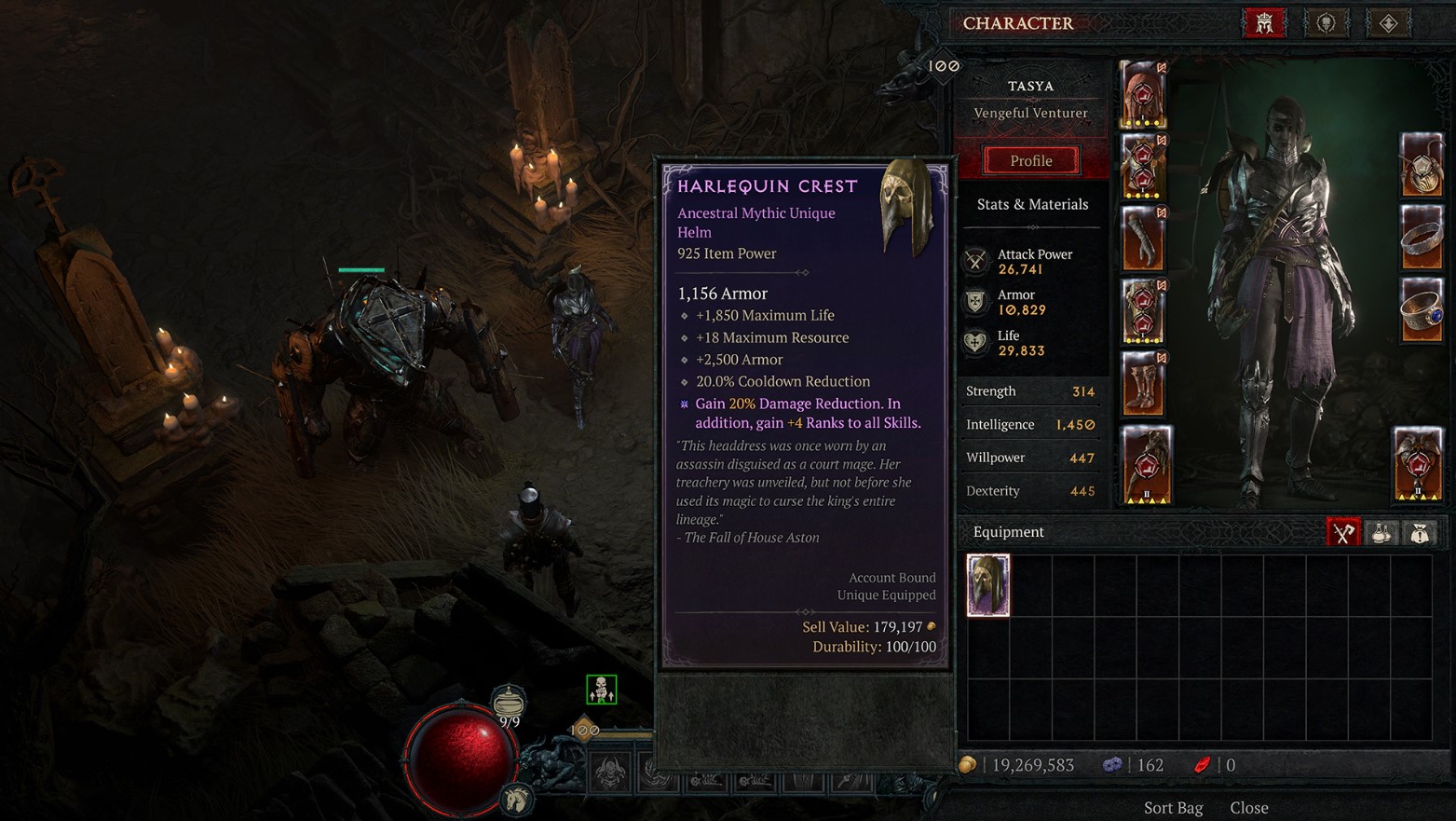Select the equipped chest armor slot
Screen dimensions: 1456x821
coord(1144,167)
